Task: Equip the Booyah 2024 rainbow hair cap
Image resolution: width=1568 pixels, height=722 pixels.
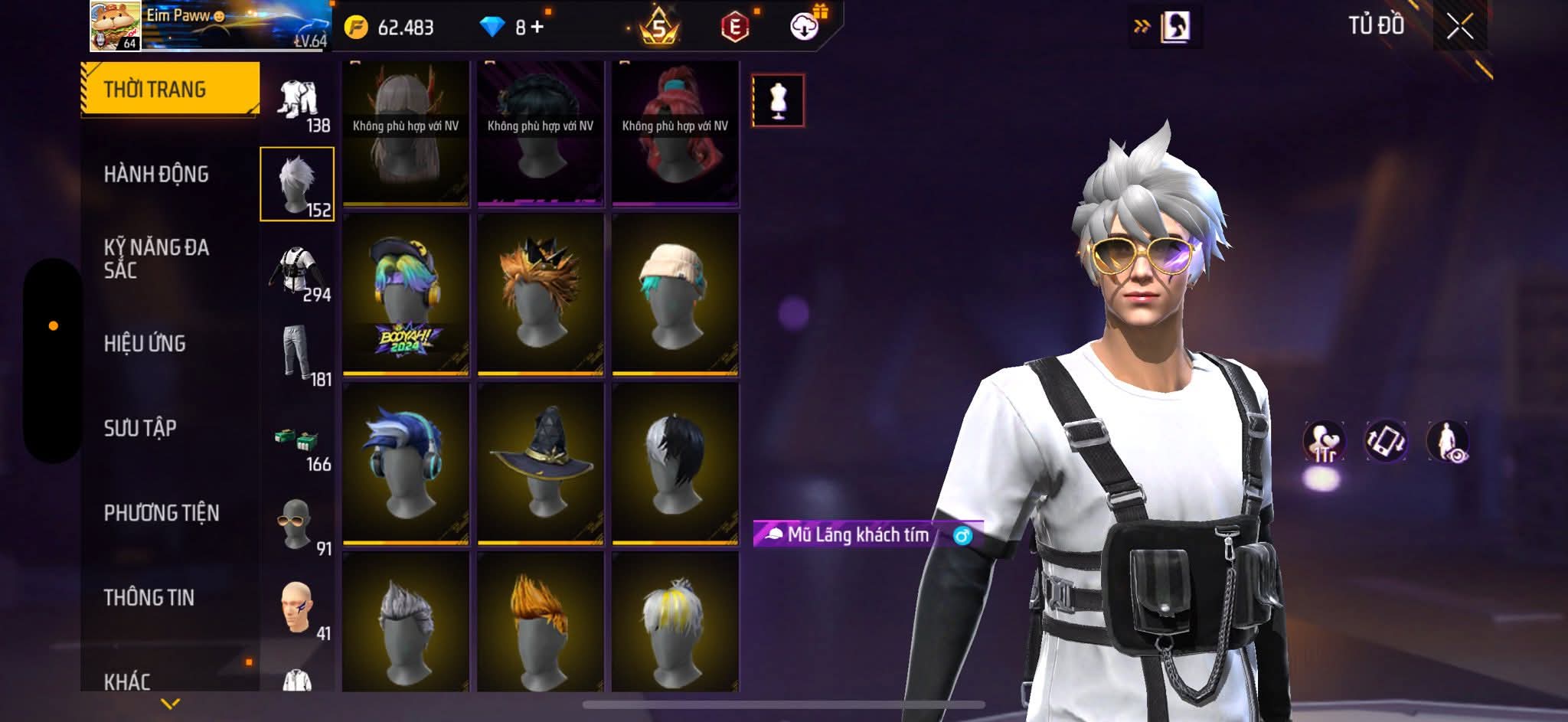Action: point(405,295)
